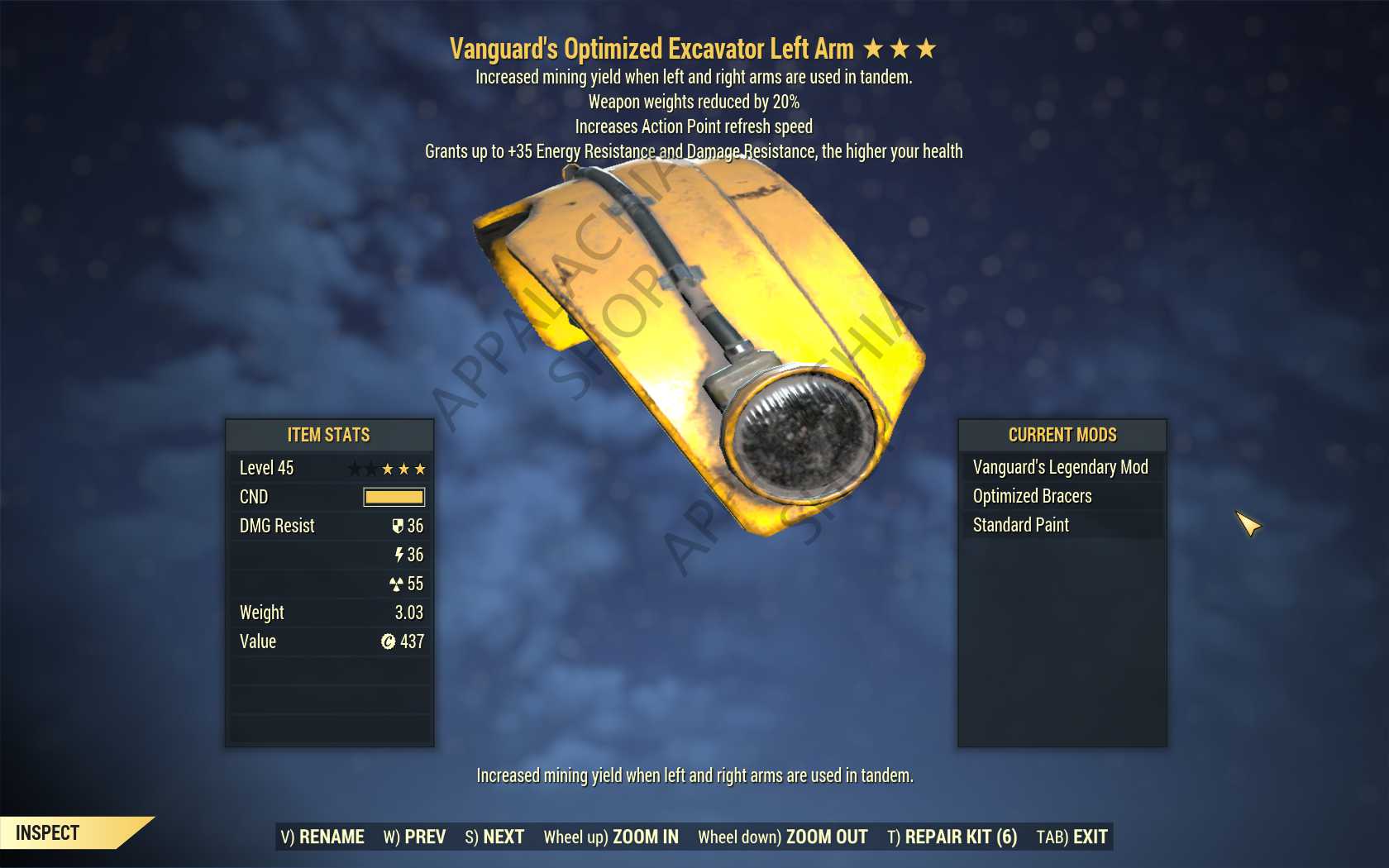Show the NEXT item
This screenshot has height=868, width=1389.
tap(494, 837)
